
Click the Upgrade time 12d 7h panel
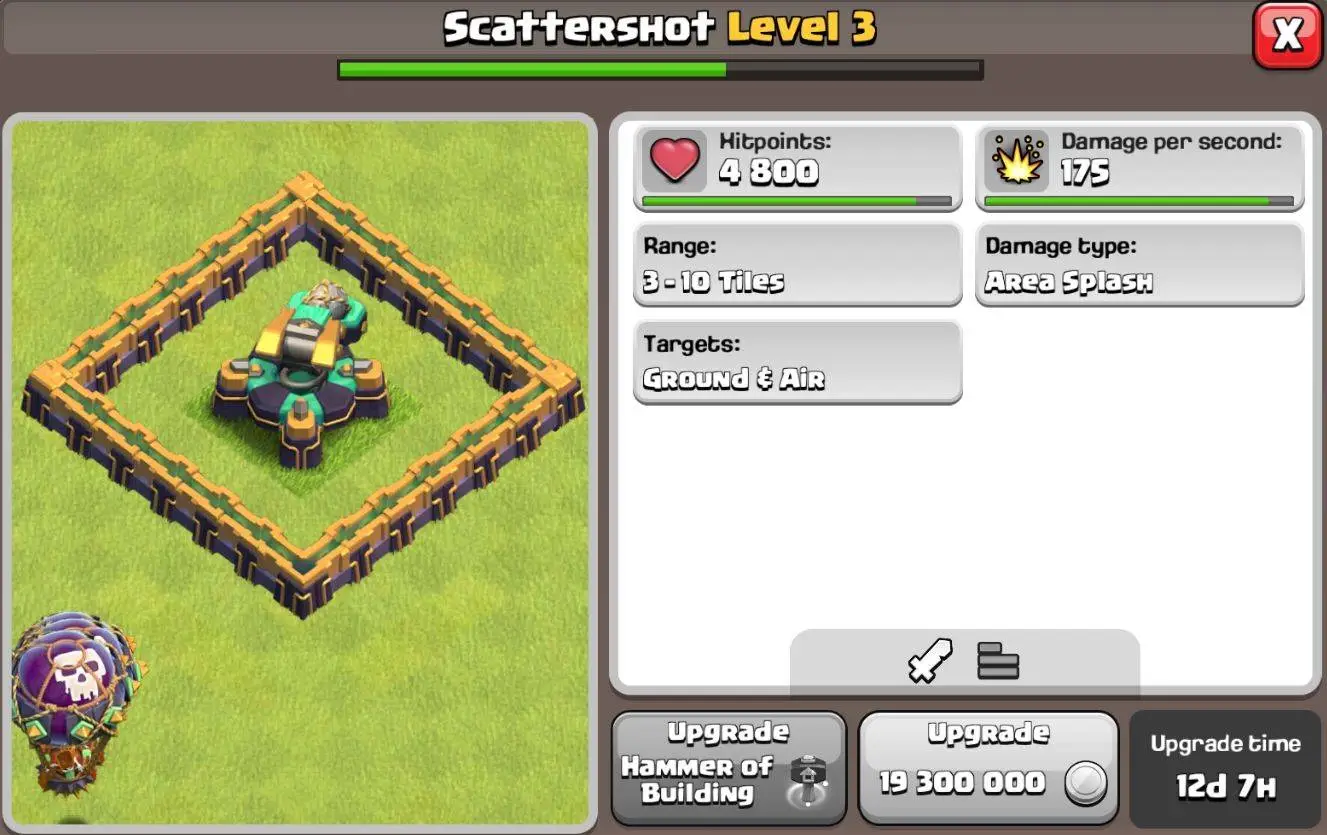[x=1225, y=767]
